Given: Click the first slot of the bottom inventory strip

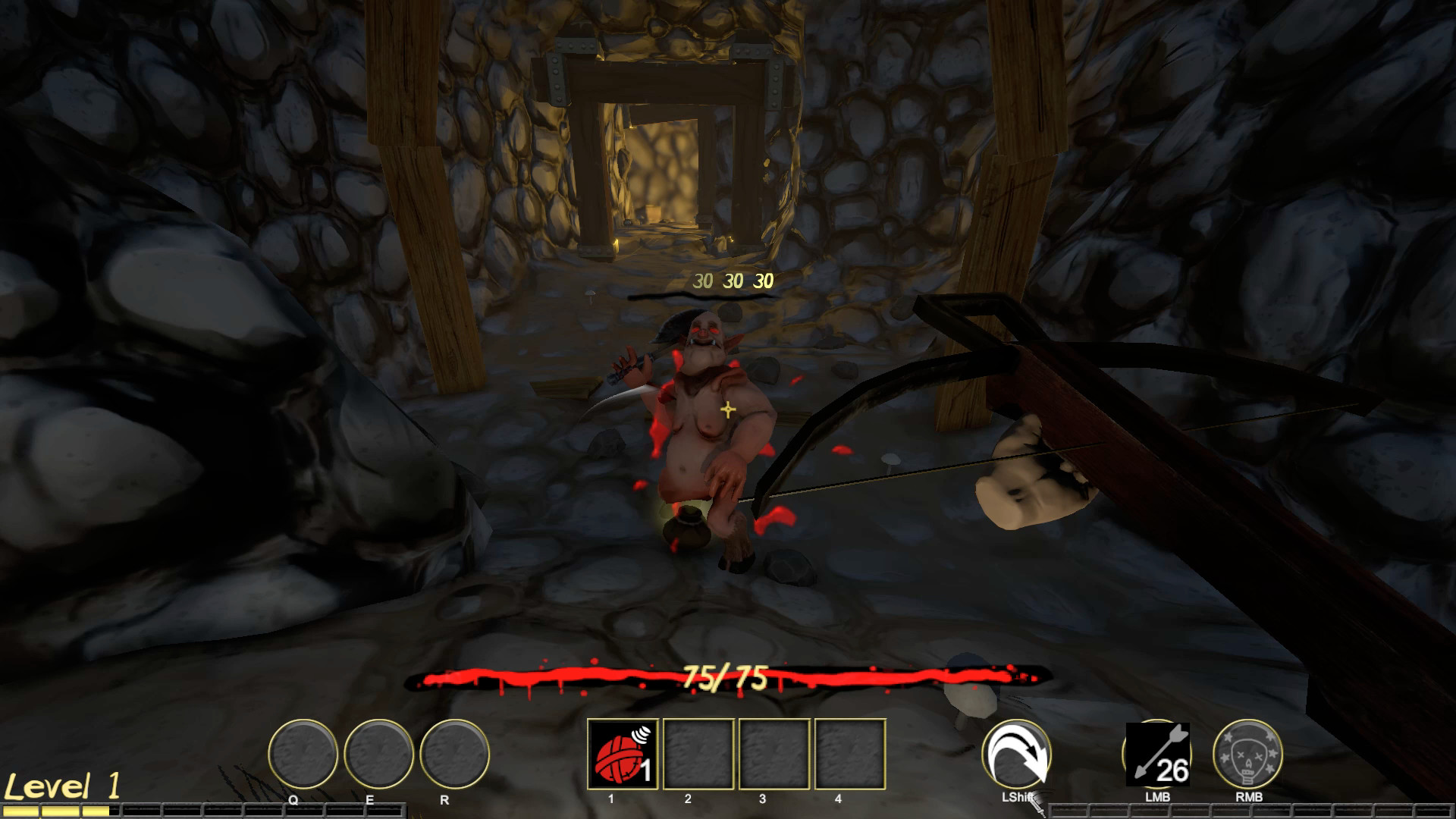Looking at the screenshot, I should pos(19,809).
